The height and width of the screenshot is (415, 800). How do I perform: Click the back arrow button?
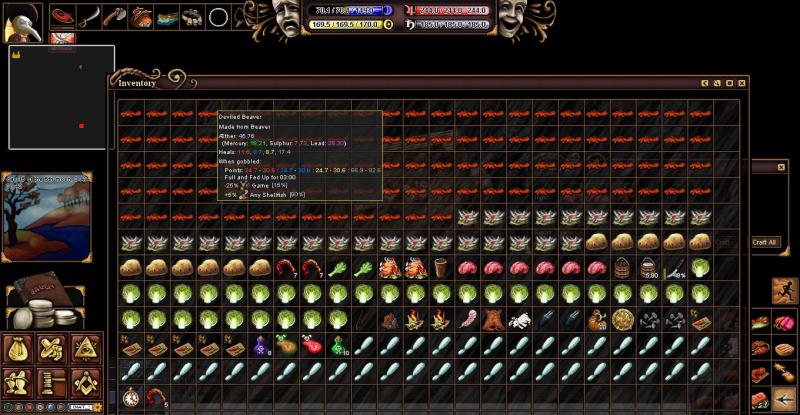tap(785, 400)
